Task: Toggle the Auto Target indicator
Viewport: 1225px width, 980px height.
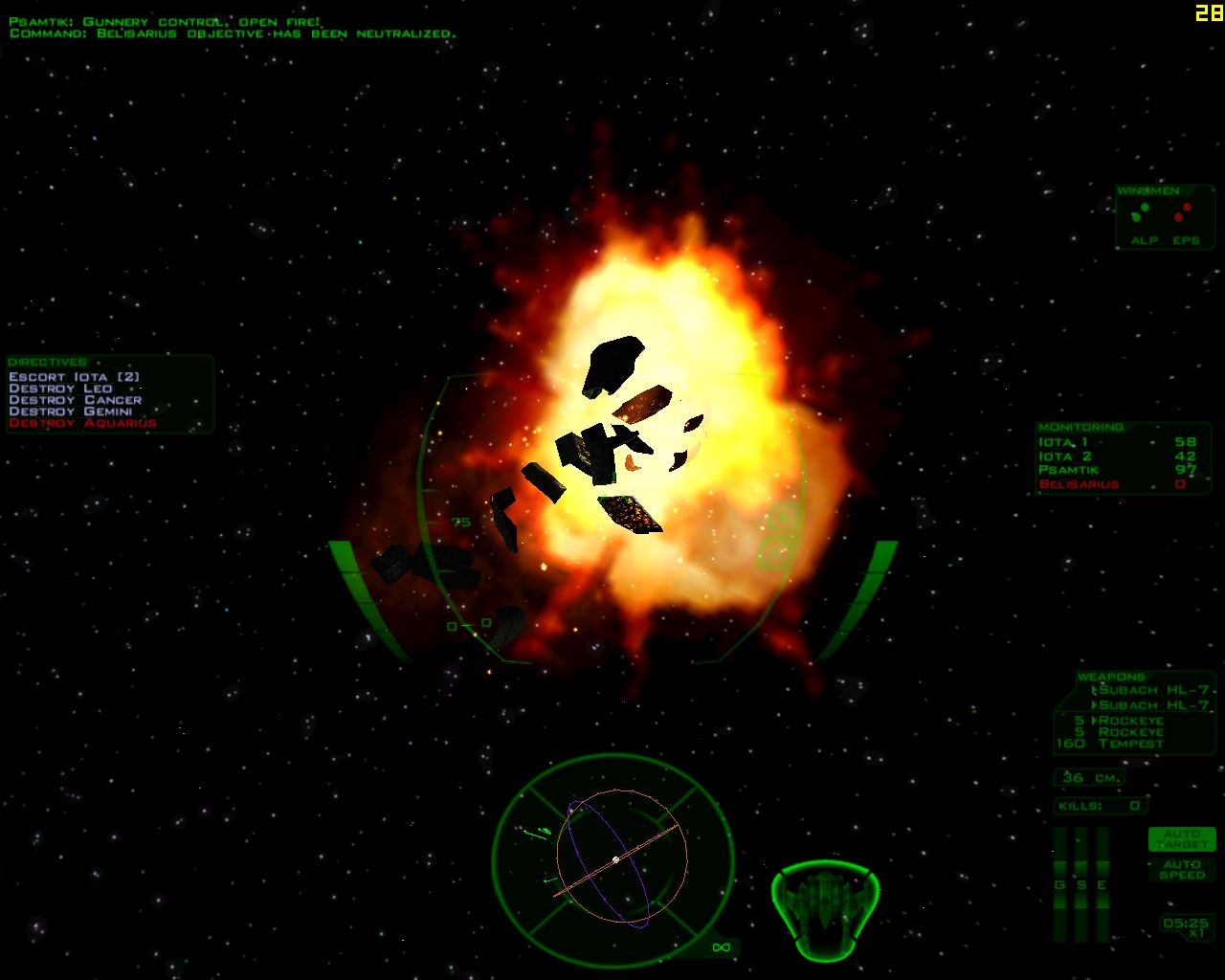Action: [1182, 839]
